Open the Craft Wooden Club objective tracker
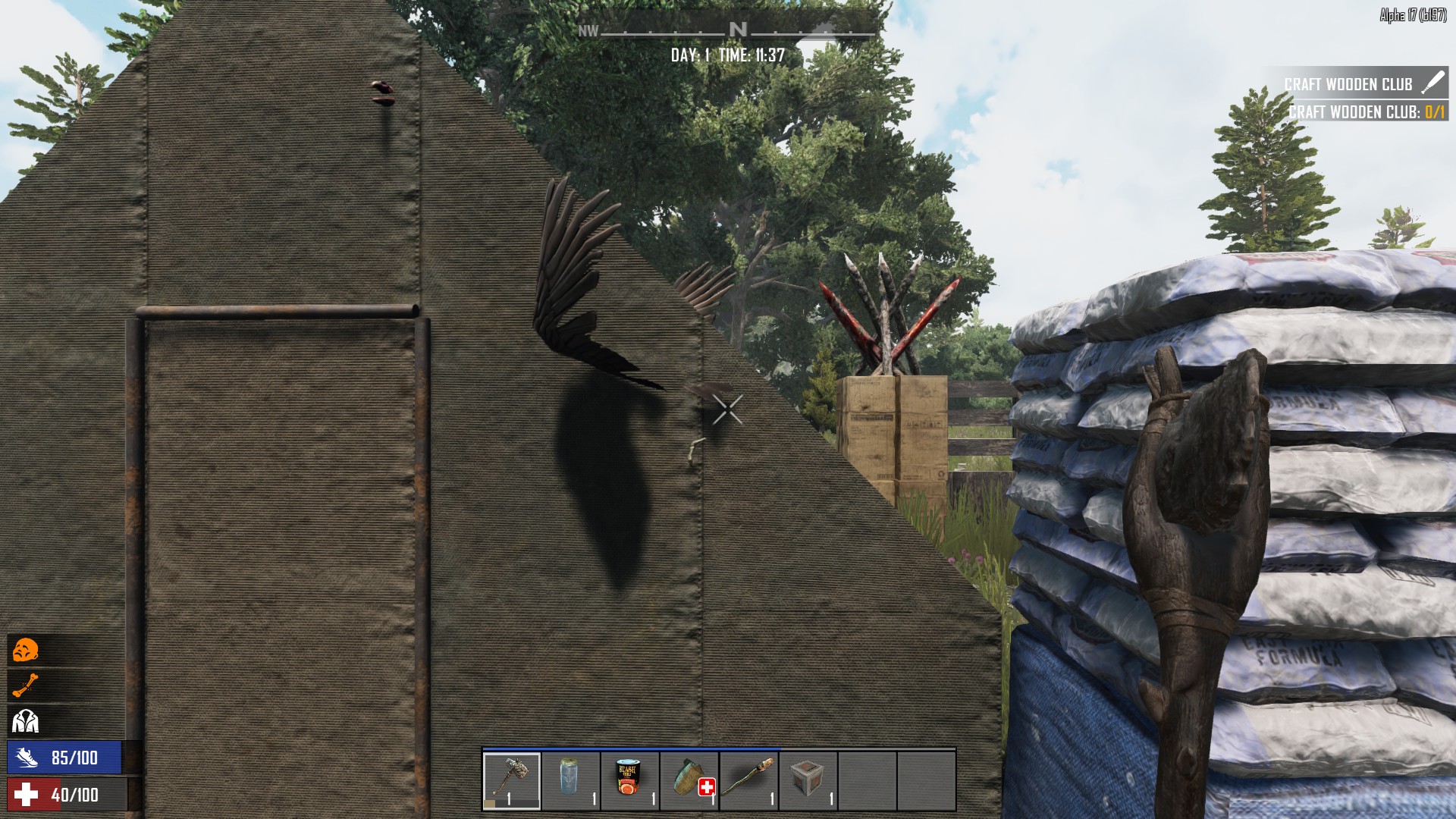1456x819 pixels. click(1357, 84)
